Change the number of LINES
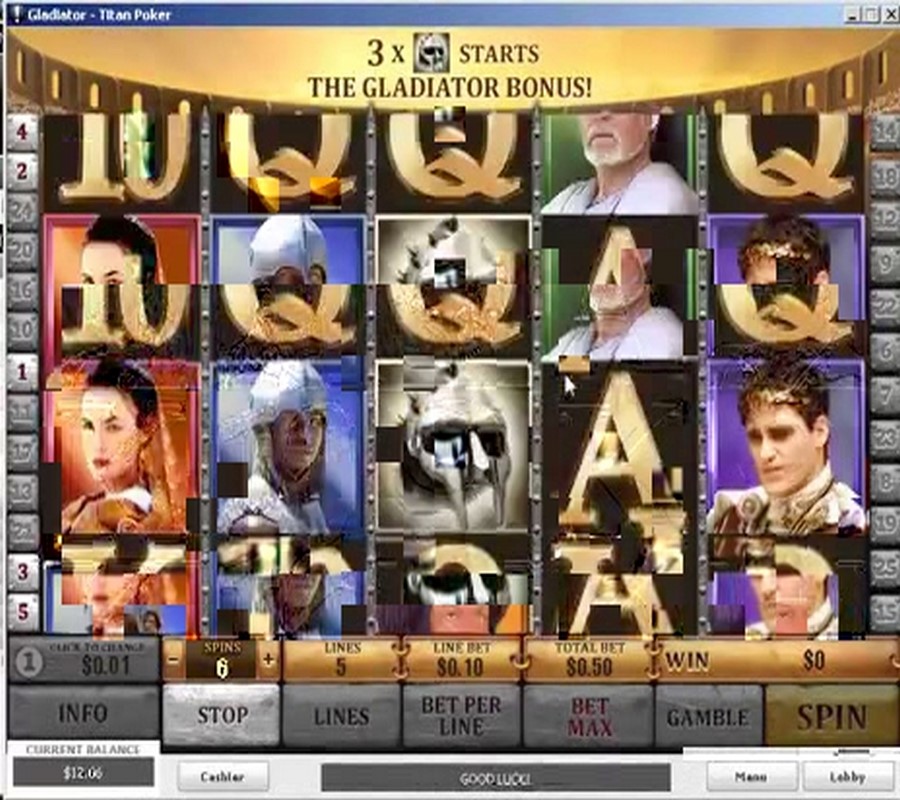Image resolution: width=900 pixels, height=800 pixels. pyautogui.click(x=341, y=716)
